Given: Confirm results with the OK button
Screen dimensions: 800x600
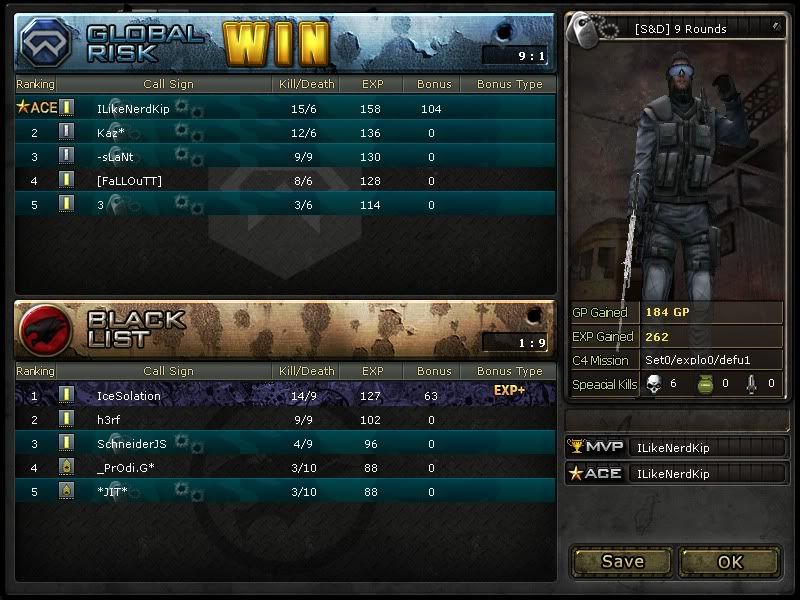Looking at the screenshot, I should pyautogui.click(x=730, y=562).
